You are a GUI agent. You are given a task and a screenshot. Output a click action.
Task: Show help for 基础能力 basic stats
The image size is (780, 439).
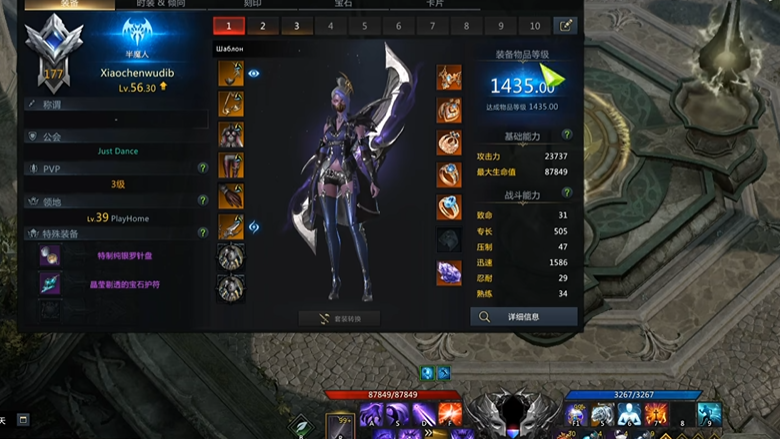tap(567, 134)
